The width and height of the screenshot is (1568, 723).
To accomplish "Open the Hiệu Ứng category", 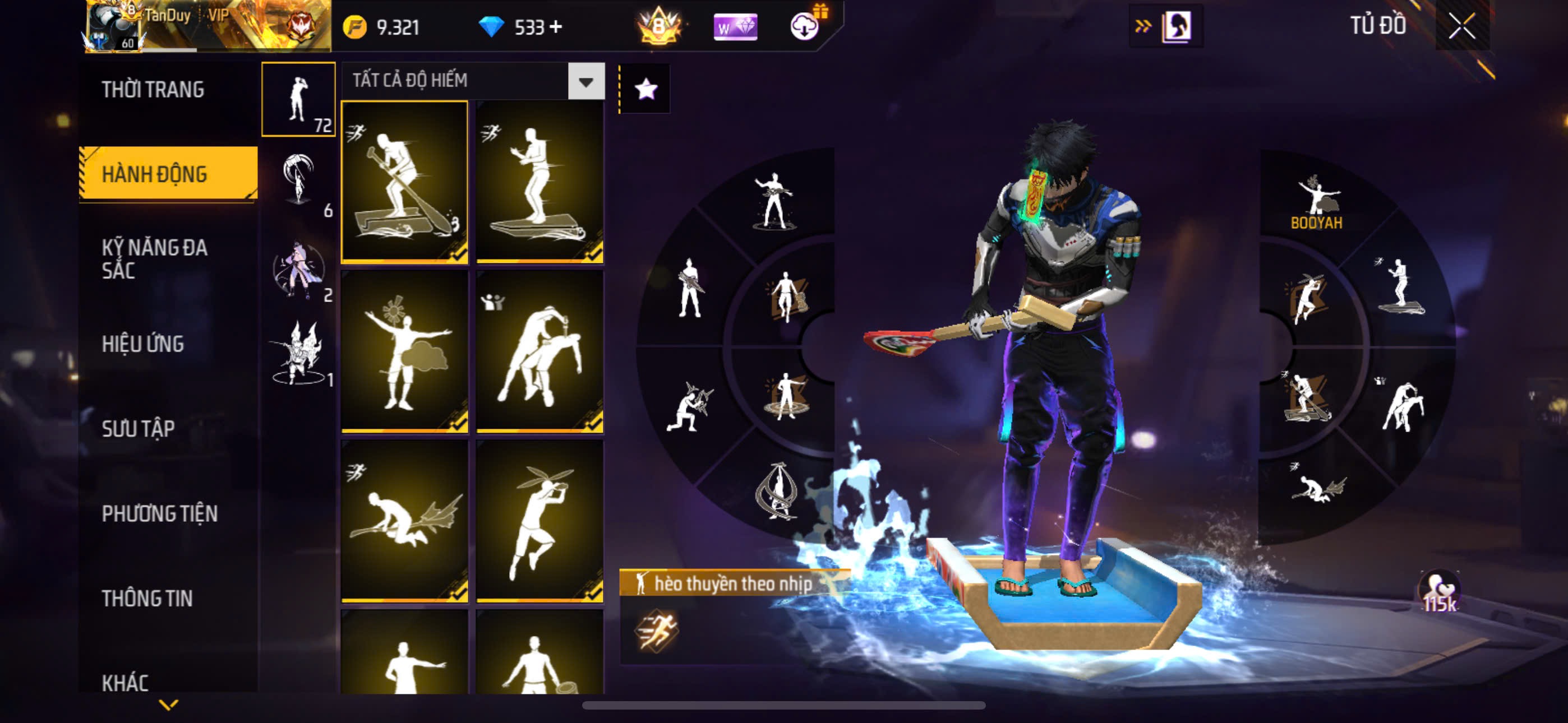I will [142, 344].
